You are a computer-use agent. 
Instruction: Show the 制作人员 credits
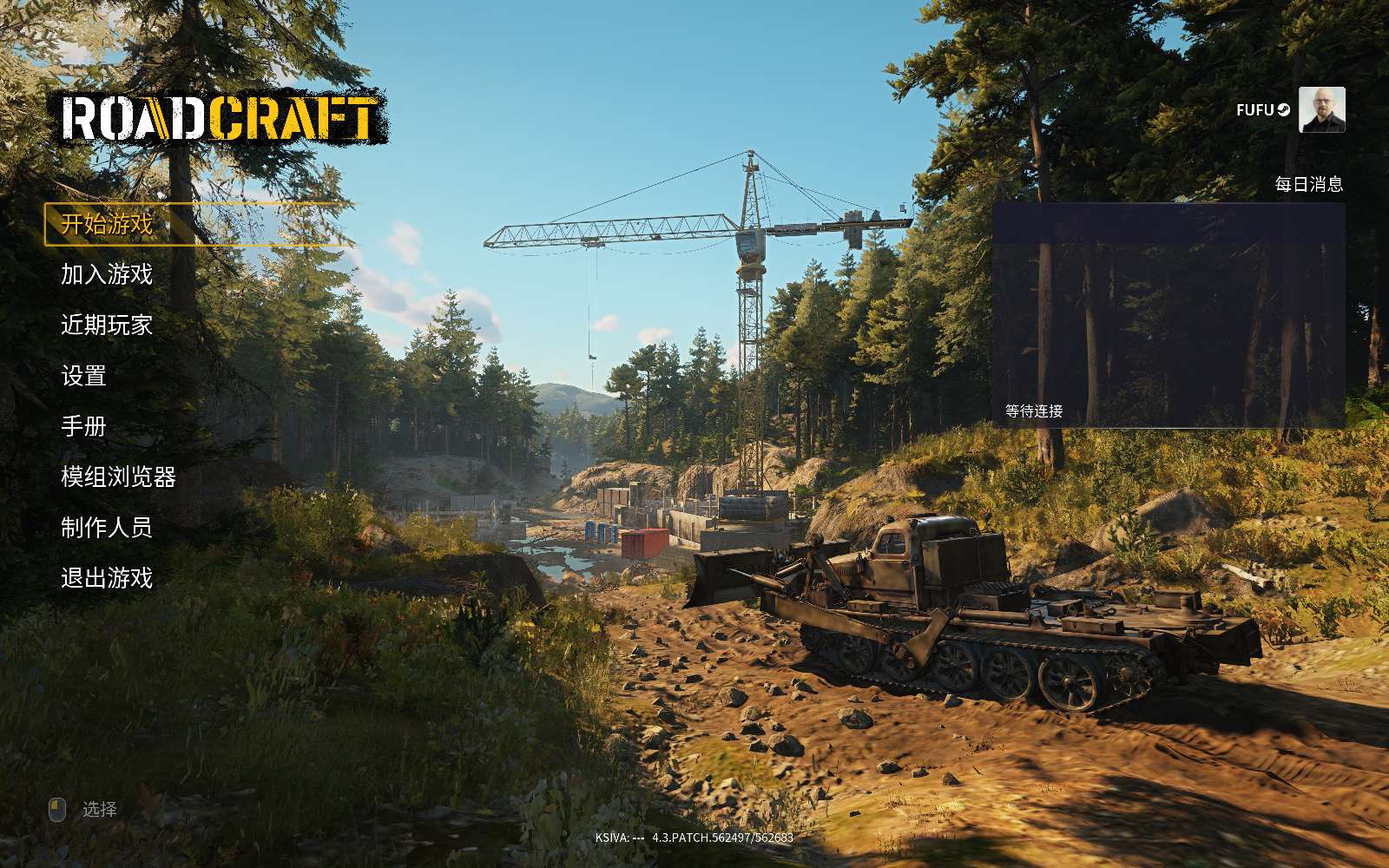(x=107, y=527)
